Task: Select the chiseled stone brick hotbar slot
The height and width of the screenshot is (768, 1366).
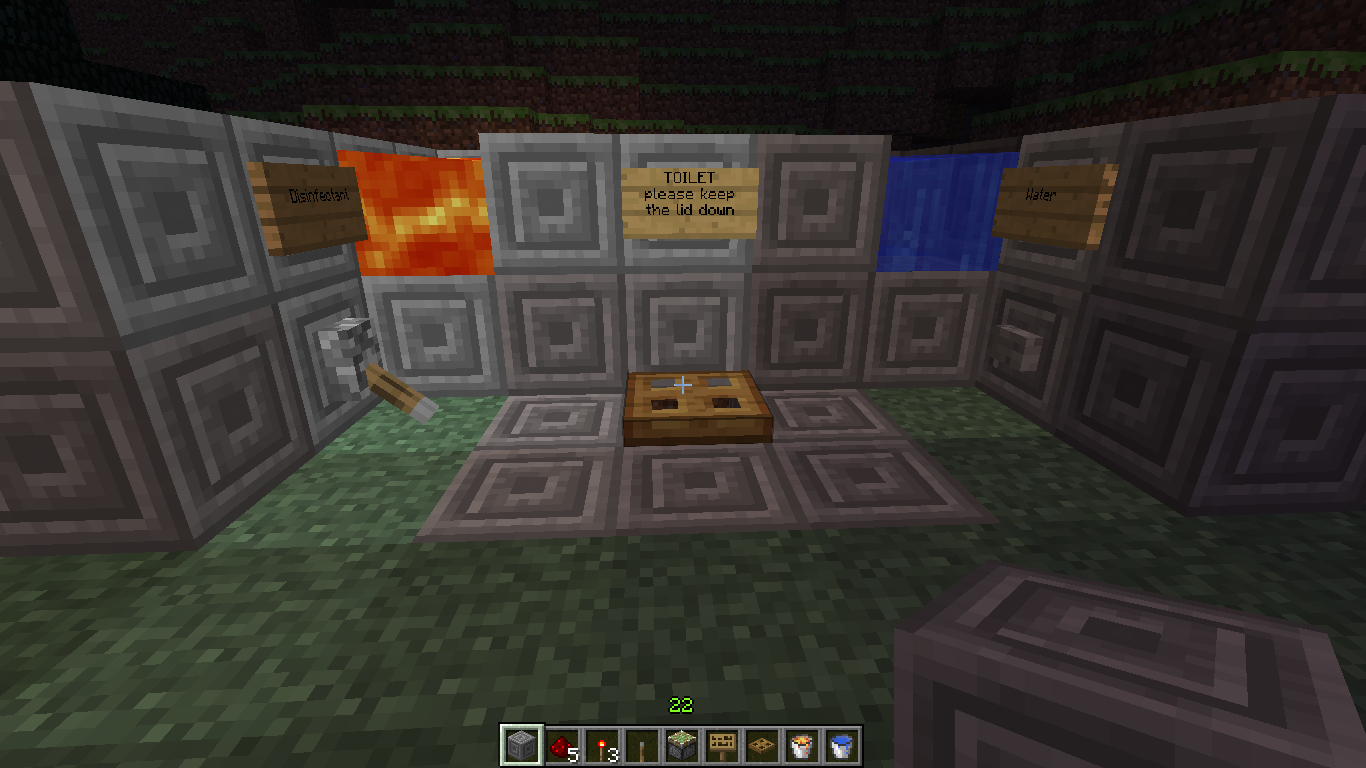Action: (519, 743)
